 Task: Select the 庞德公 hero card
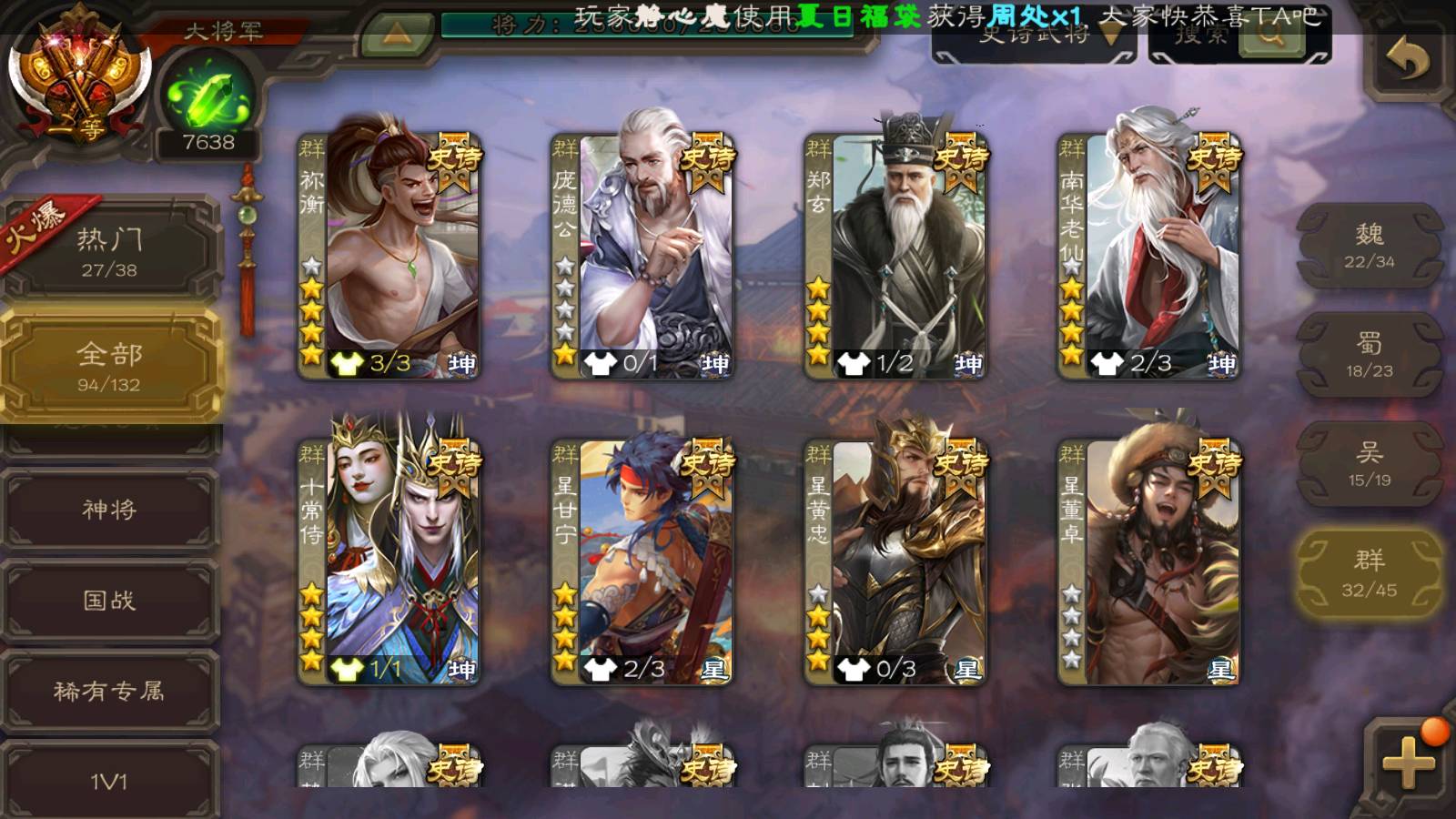point(642,255)
